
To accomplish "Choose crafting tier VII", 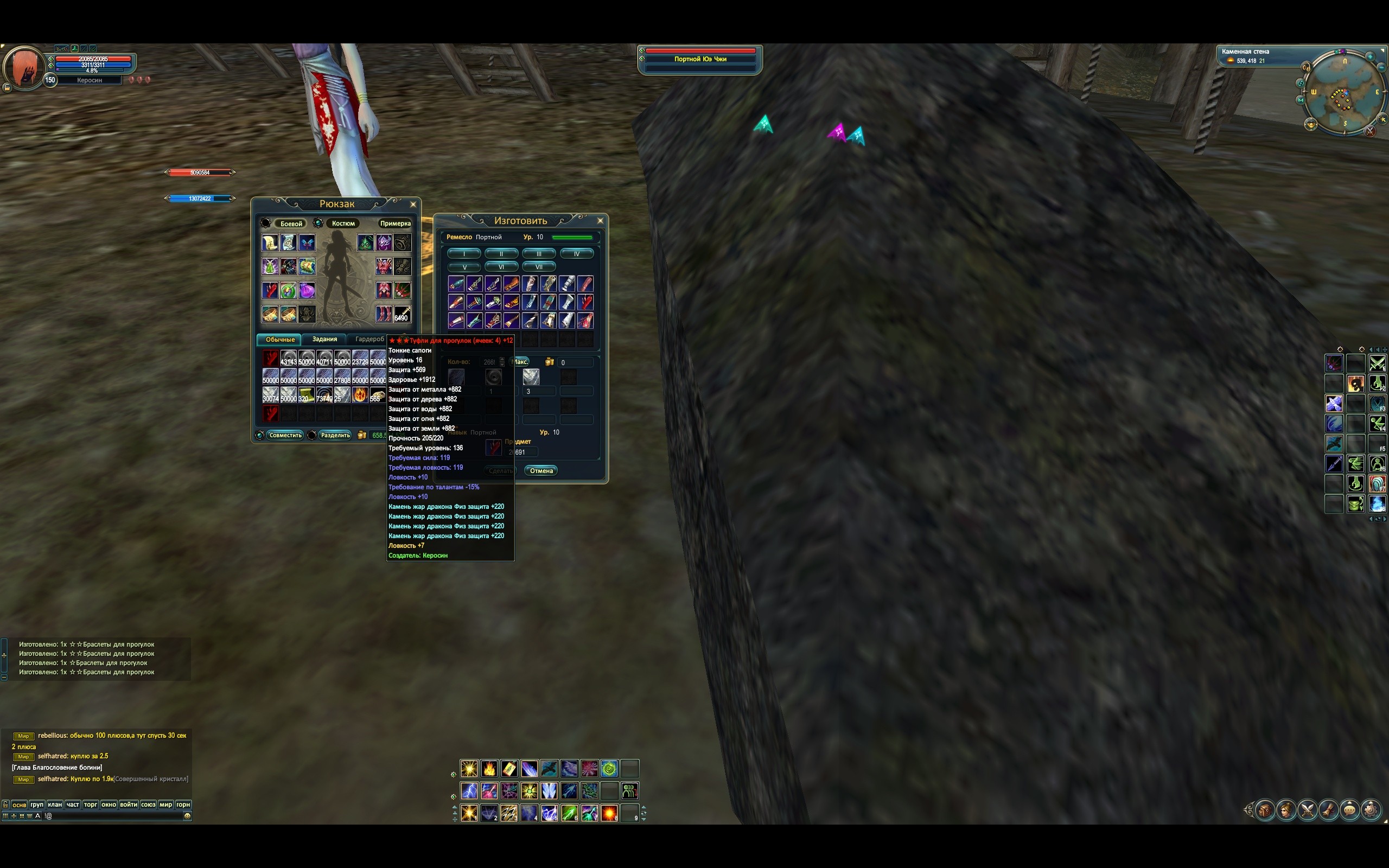I will point(538,267).
